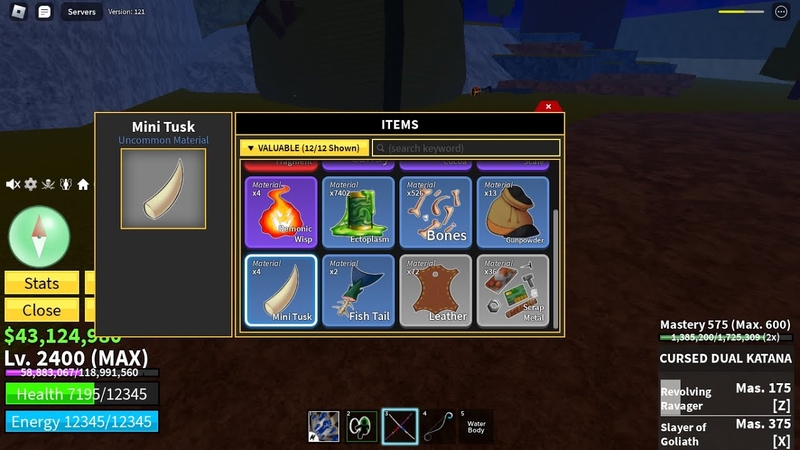Screen dimensions: 800x450
Task: Open settings with the gear icon
Action: pos(31,185)
